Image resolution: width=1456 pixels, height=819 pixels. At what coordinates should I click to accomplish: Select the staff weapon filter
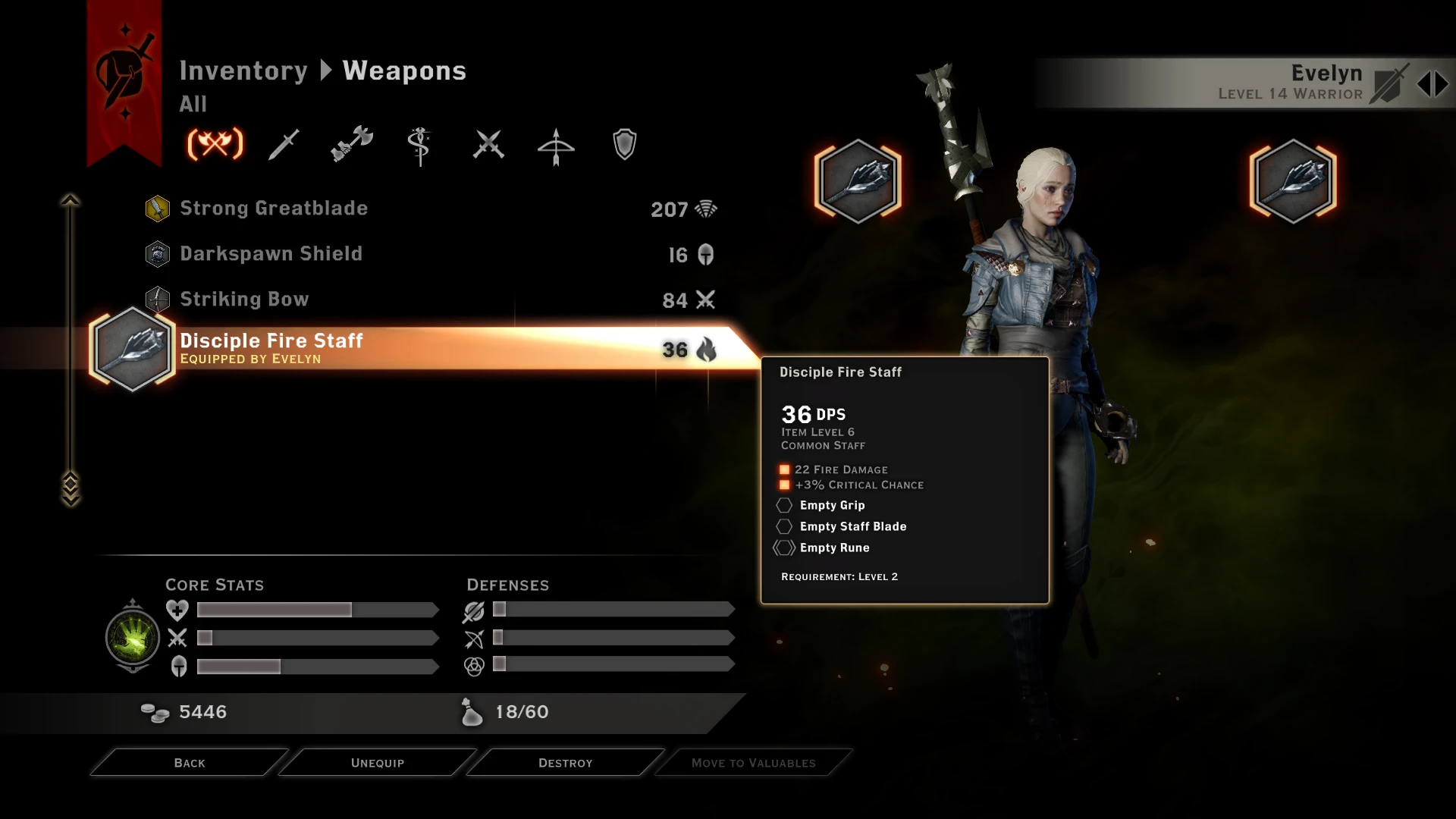click(x=419, y=144)
